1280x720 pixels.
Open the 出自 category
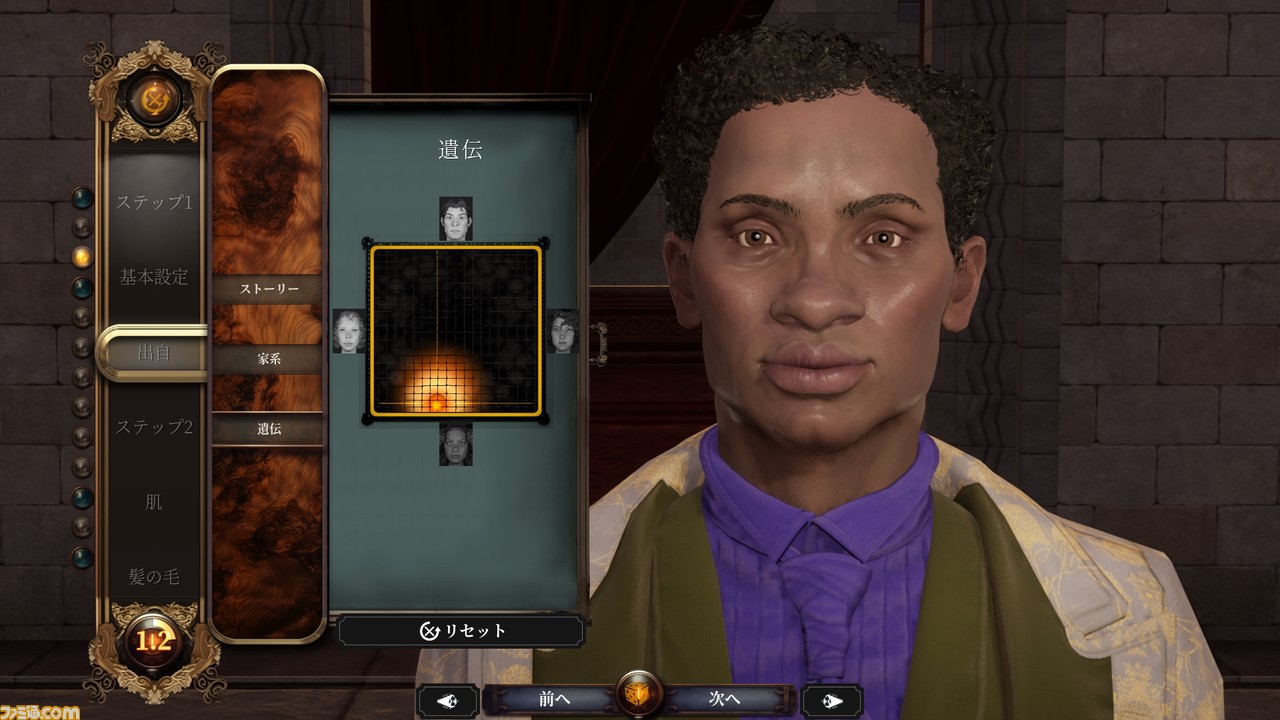point(153,352)
